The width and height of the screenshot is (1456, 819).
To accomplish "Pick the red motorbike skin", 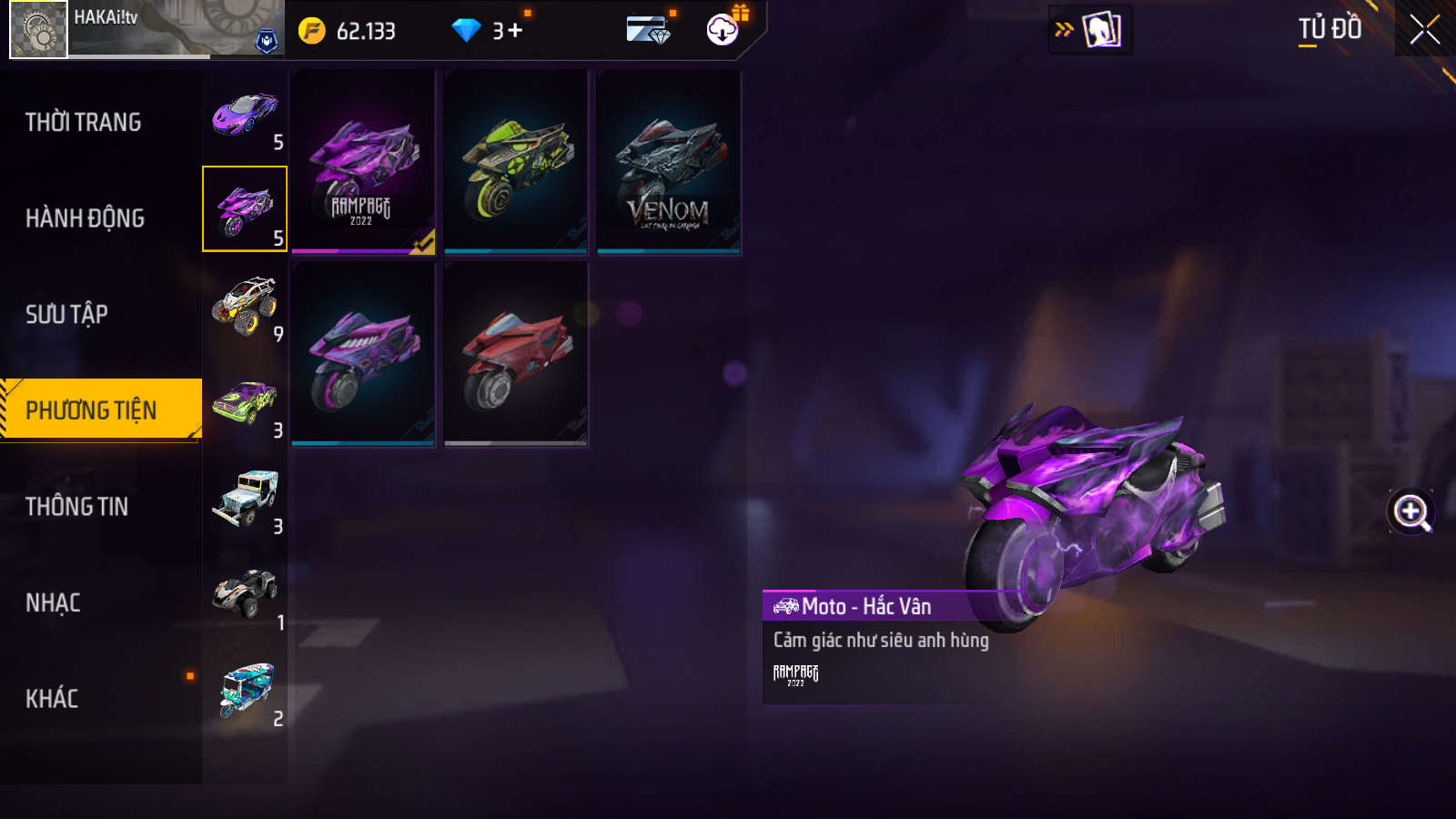I will pos(516,354).
